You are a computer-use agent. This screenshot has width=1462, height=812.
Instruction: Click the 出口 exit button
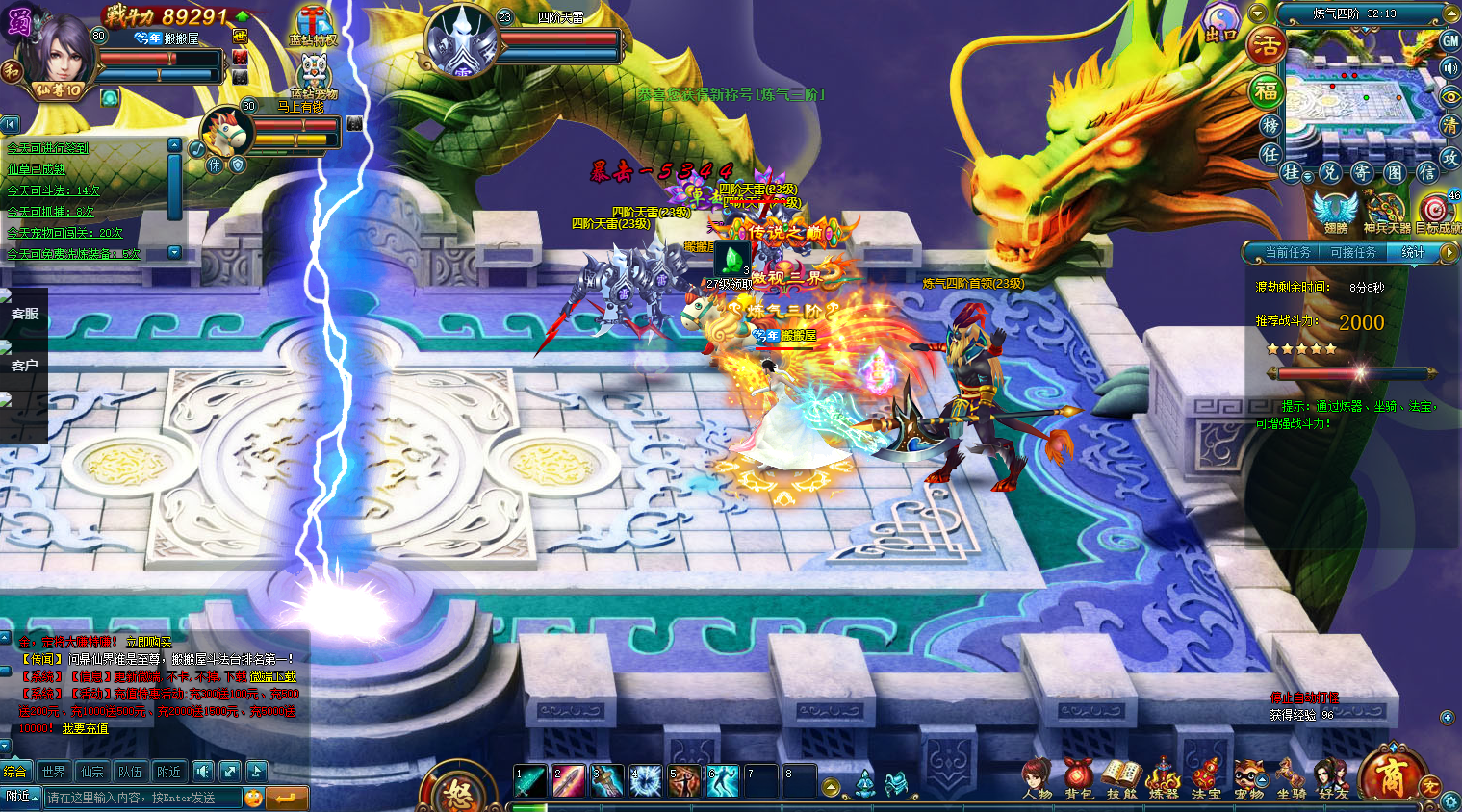point(1221,24)
